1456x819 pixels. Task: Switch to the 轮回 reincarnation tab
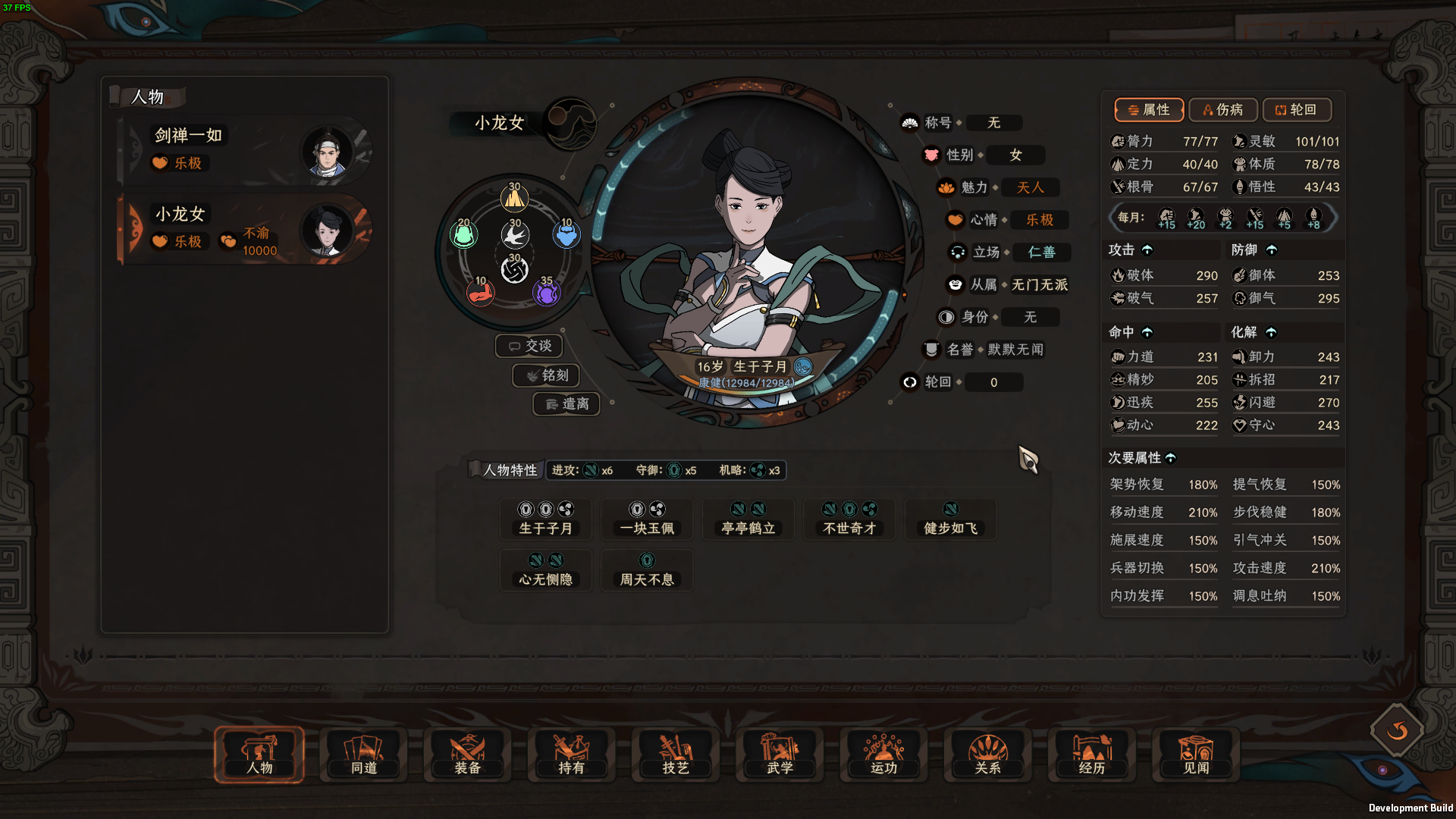point(1297,110)
